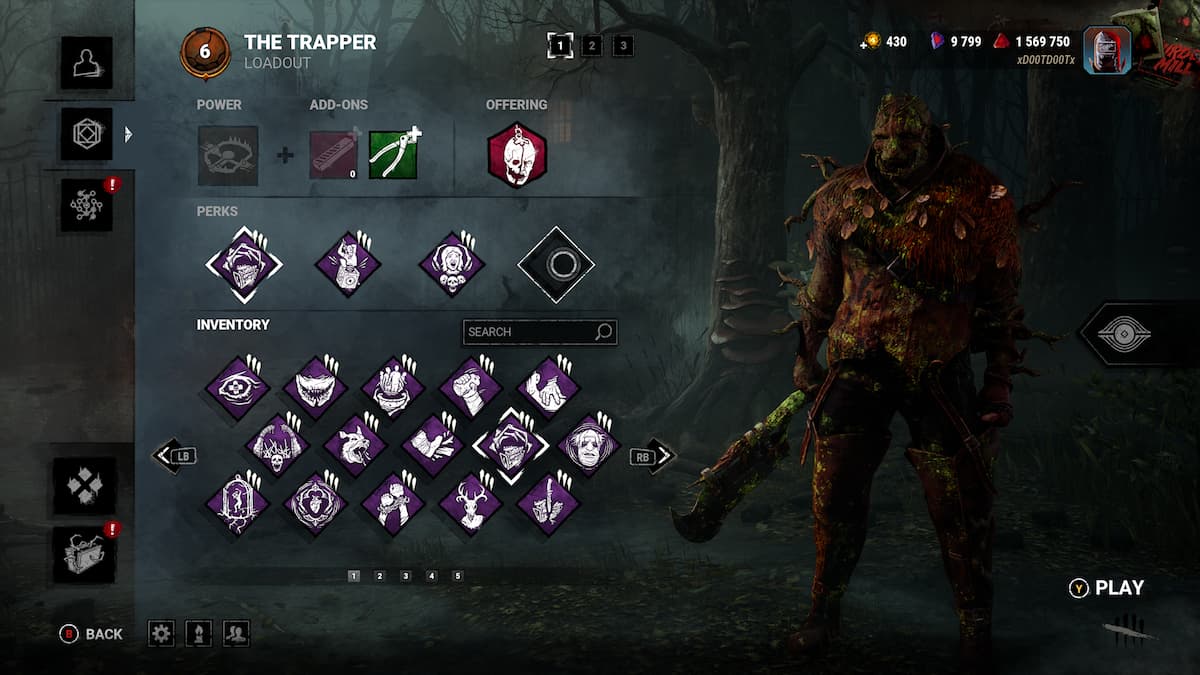Show the next inventory page with arrow
The height and width of the screenshot is (675, 1200).
(x=654, y=457)
